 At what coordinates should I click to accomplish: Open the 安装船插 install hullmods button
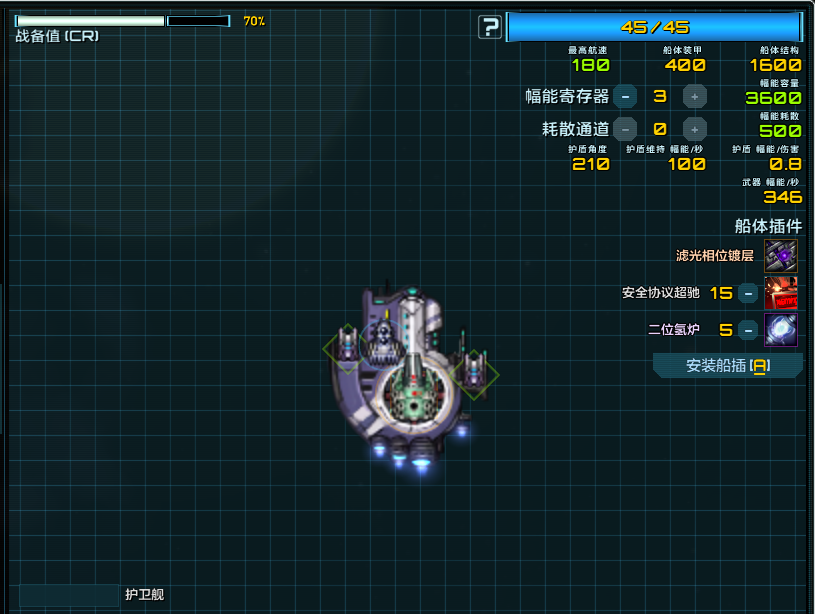coord(727,366)
